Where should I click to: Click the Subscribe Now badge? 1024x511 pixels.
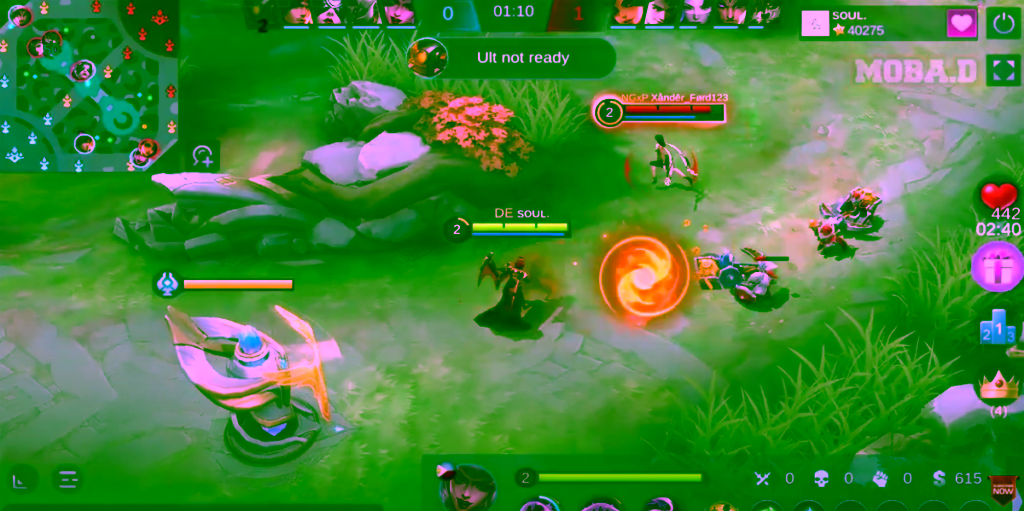pos(1003,490)
